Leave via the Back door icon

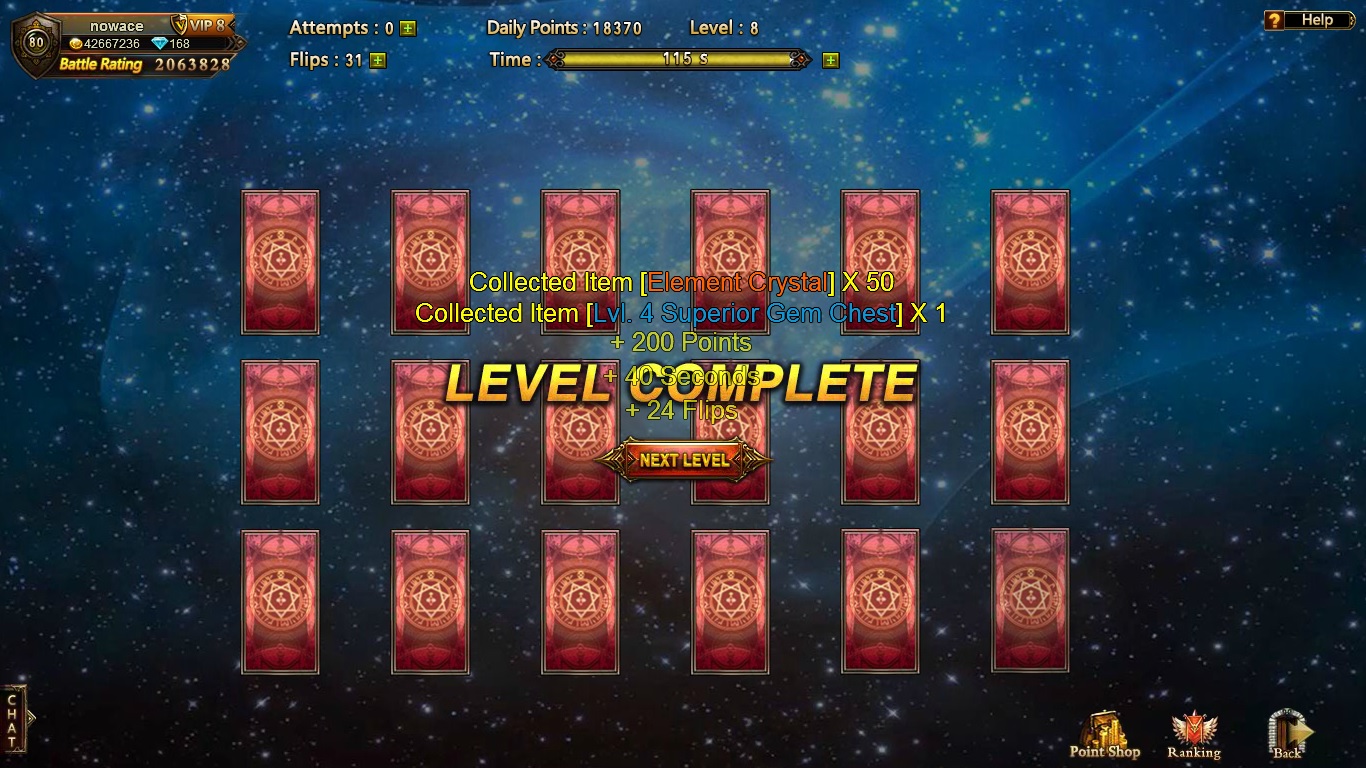click(1287, 734)
